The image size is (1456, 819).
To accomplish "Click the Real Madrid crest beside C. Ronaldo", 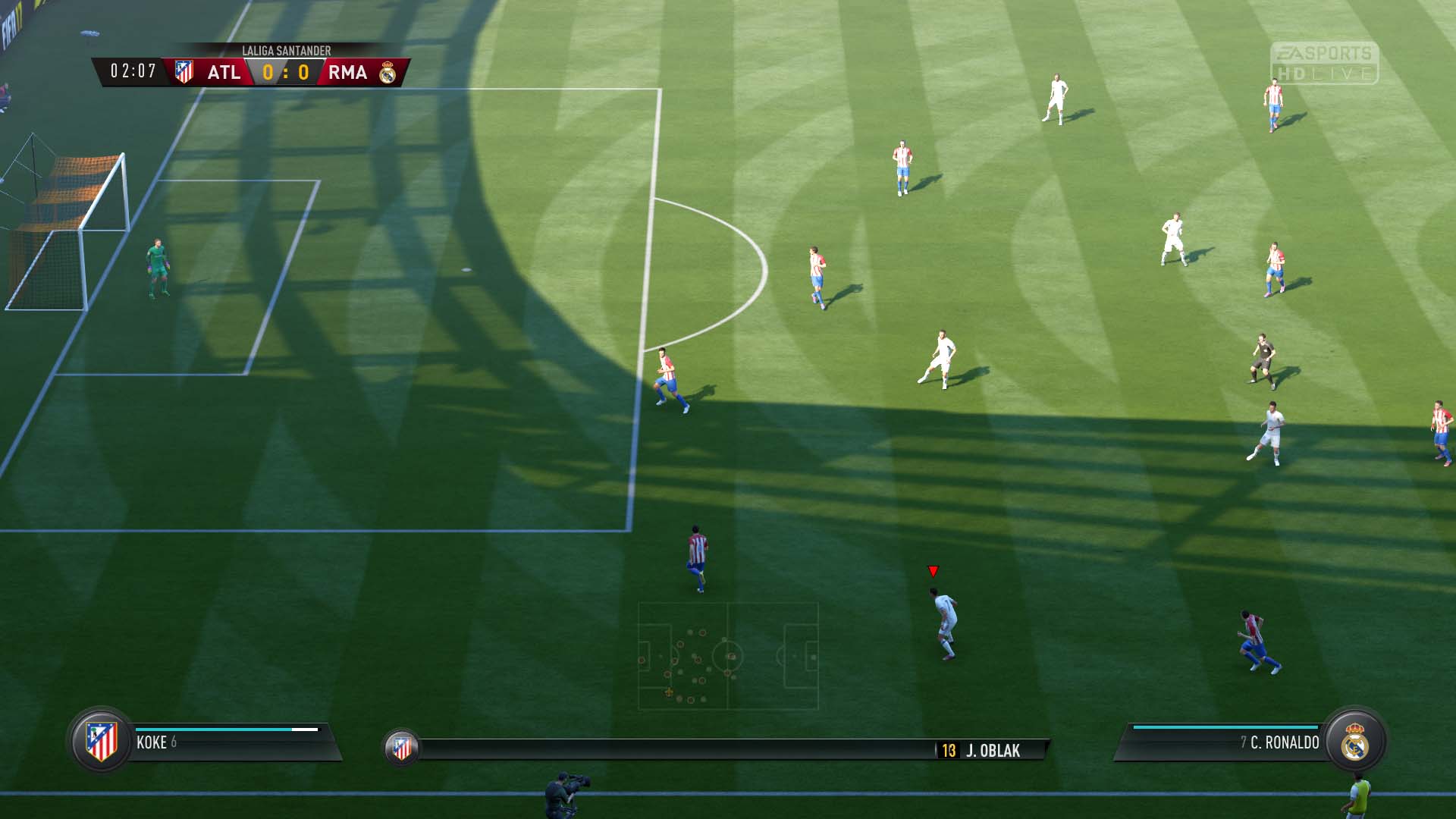I will pyautogui.click(x=1355, y=742).
